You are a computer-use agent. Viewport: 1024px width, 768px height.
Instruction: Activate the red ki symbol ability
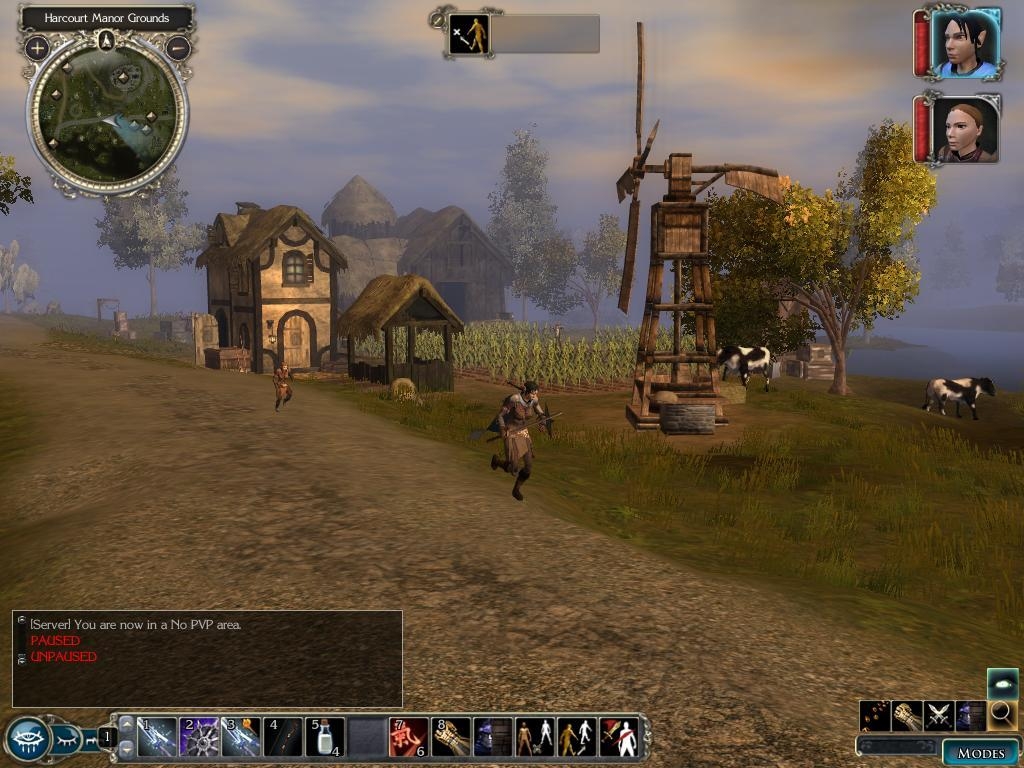(408, 737)
